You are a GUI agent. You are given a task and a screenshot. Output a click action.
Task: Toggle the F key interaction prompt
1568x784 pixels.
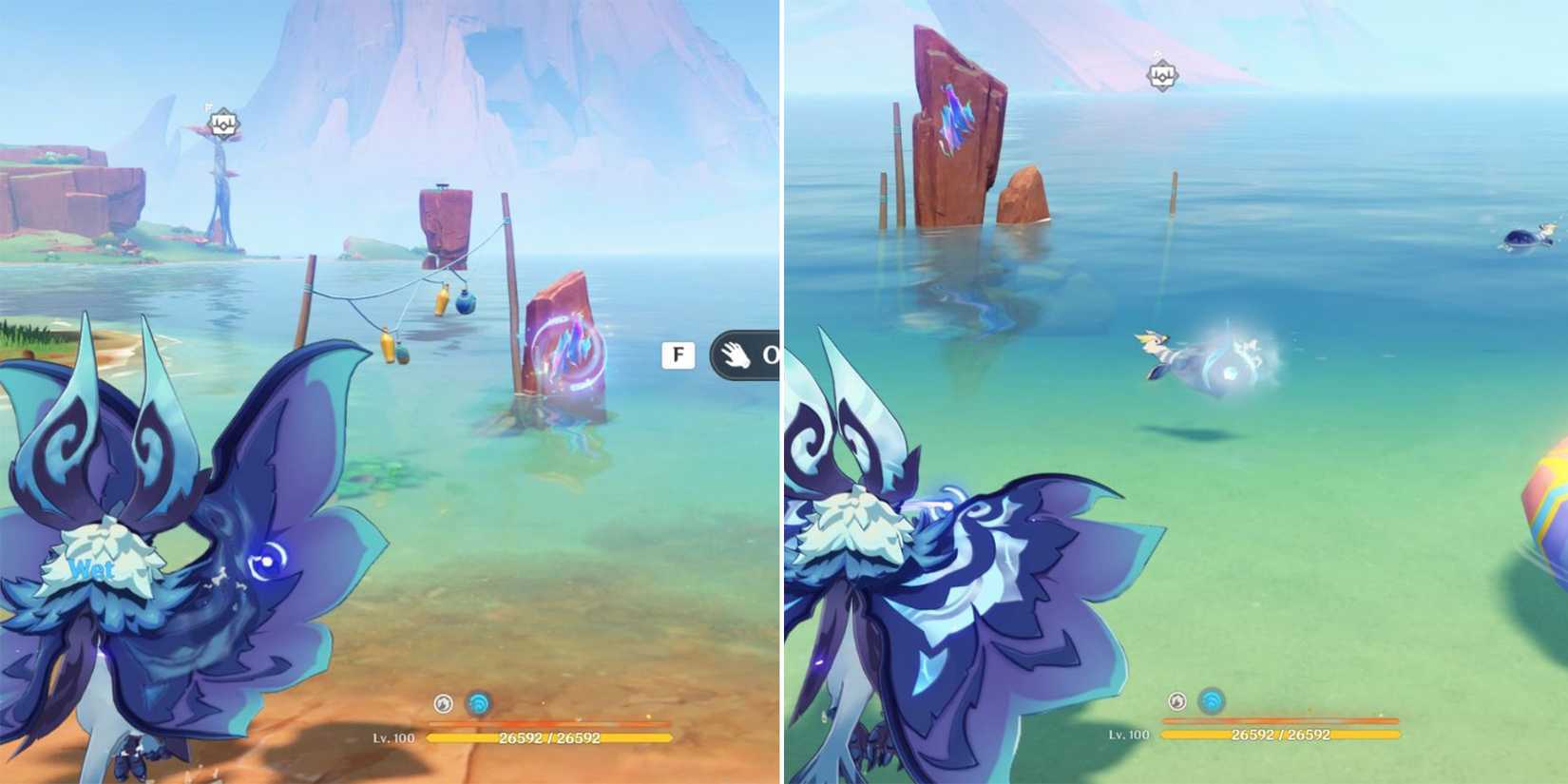[x=678, y=354]
